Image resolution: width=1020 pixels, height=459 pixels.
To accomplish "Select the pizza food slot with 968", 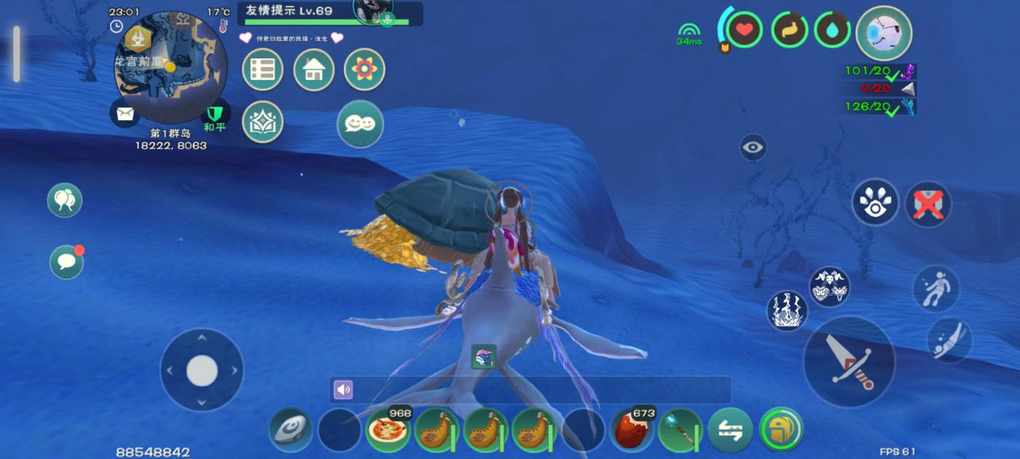I will [x=388, y=430].
